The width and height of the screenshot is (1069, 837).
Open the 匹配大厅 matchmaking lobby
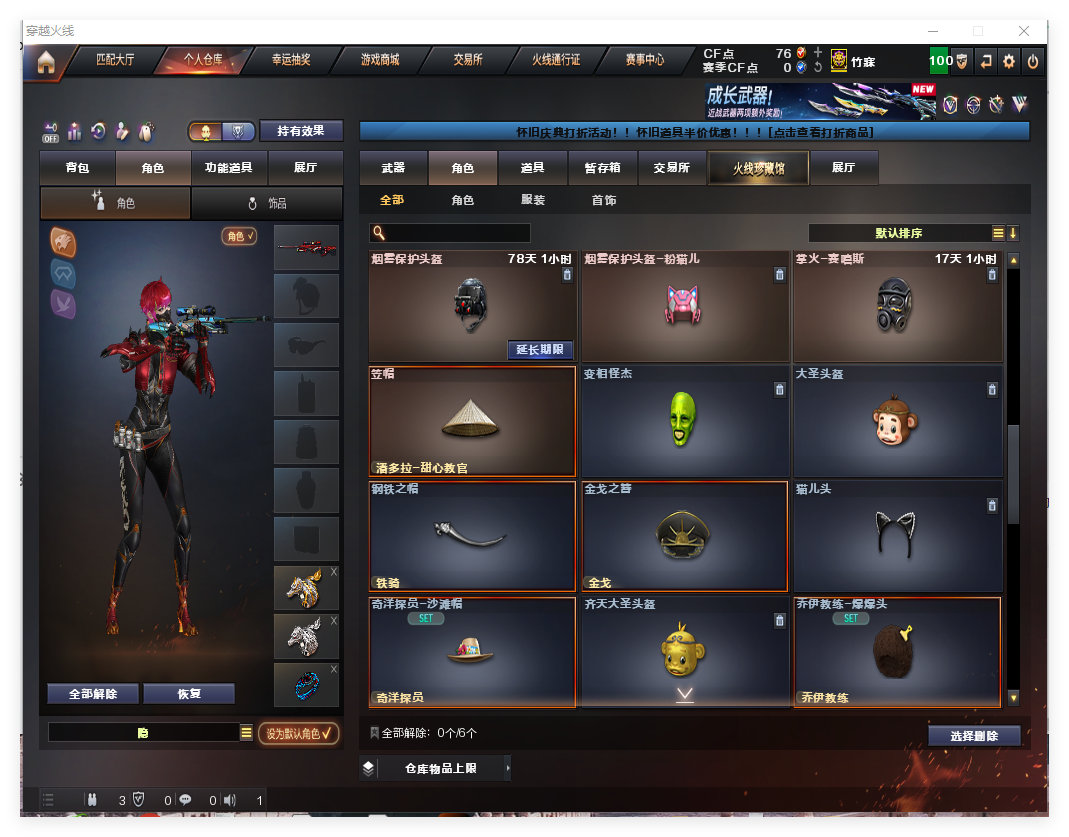coord(115,60)
